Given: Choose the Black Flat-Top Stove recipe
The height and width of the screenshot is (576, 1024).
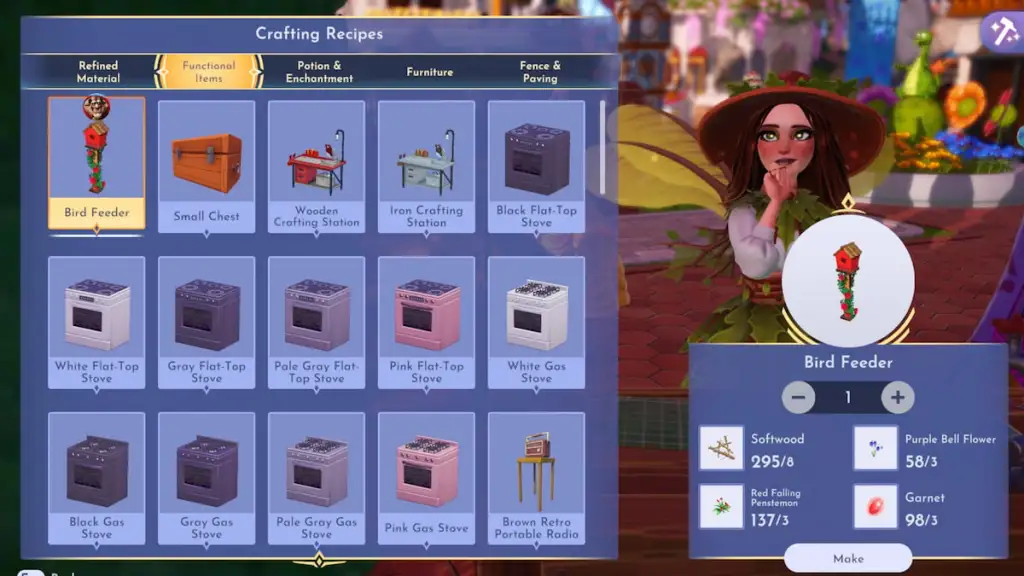Looking at the screenshot, I should click(537, 166).
